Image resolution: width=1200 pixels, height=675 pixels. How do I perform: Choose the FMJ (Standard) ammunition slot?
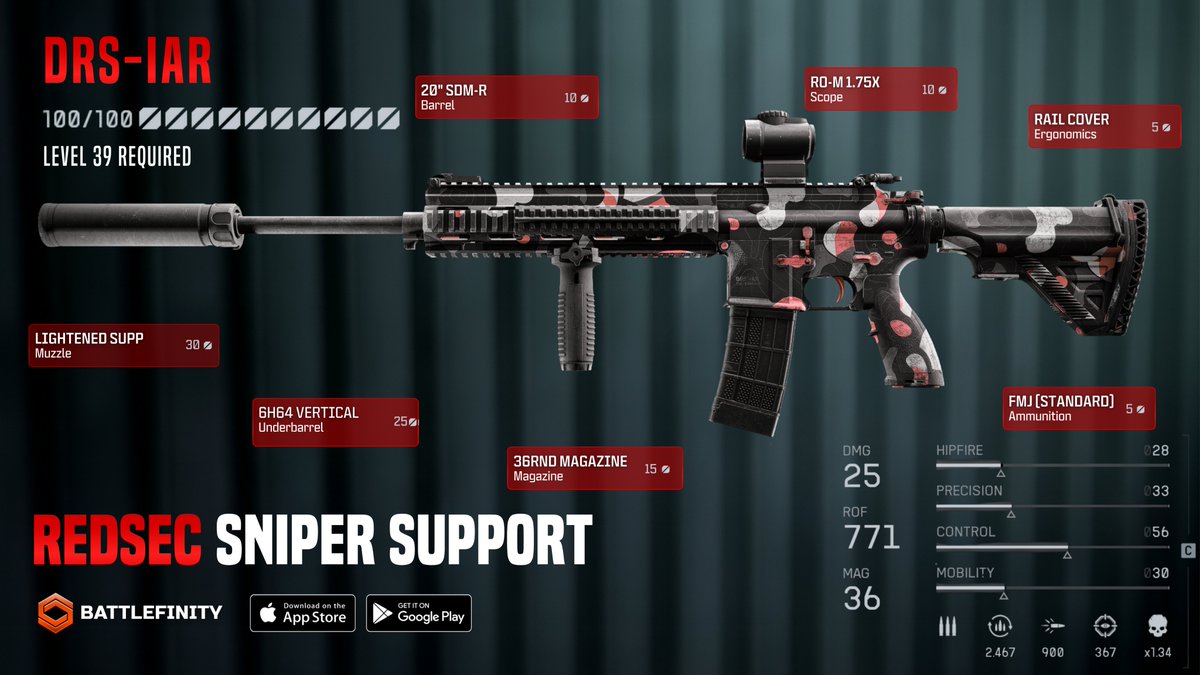pyautogui.click(x=1079, y=408)
